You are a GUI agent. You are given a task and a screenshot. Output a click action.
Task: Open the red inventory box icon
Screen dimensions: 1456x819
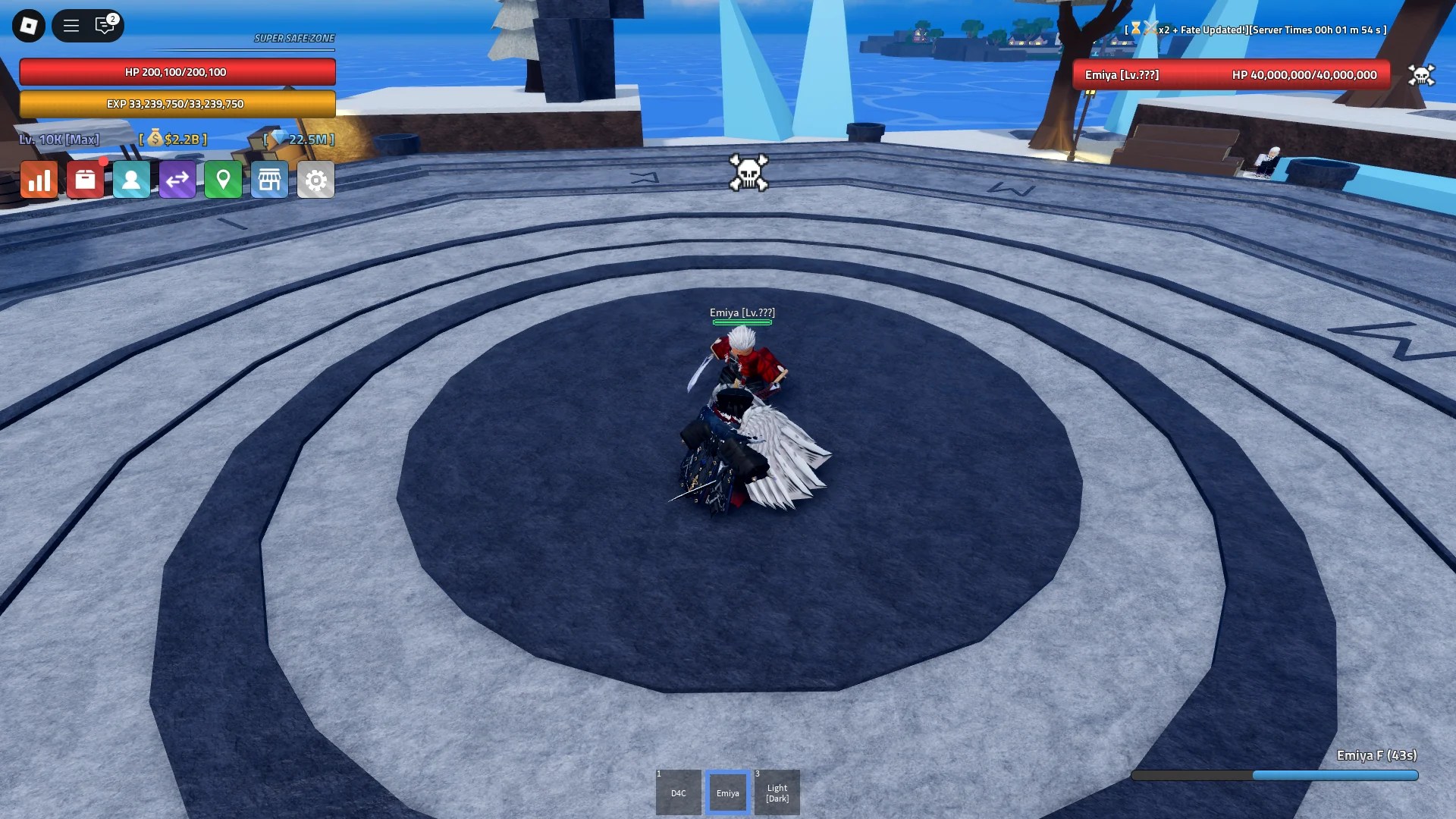coord(85,179)
